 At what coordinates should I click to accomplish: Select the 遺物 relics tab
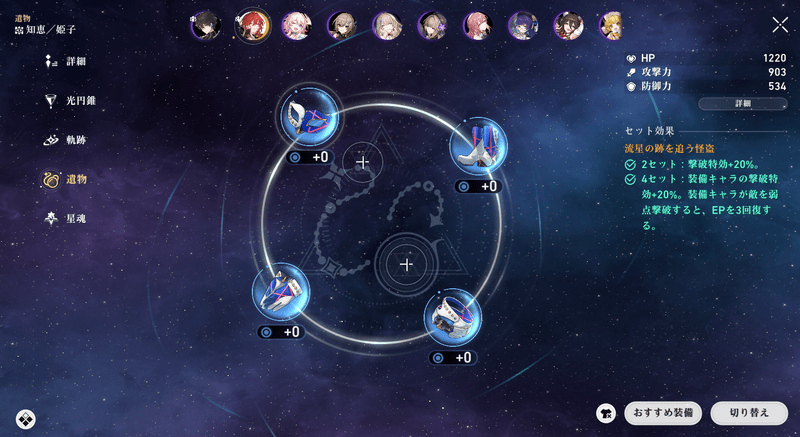75,179
